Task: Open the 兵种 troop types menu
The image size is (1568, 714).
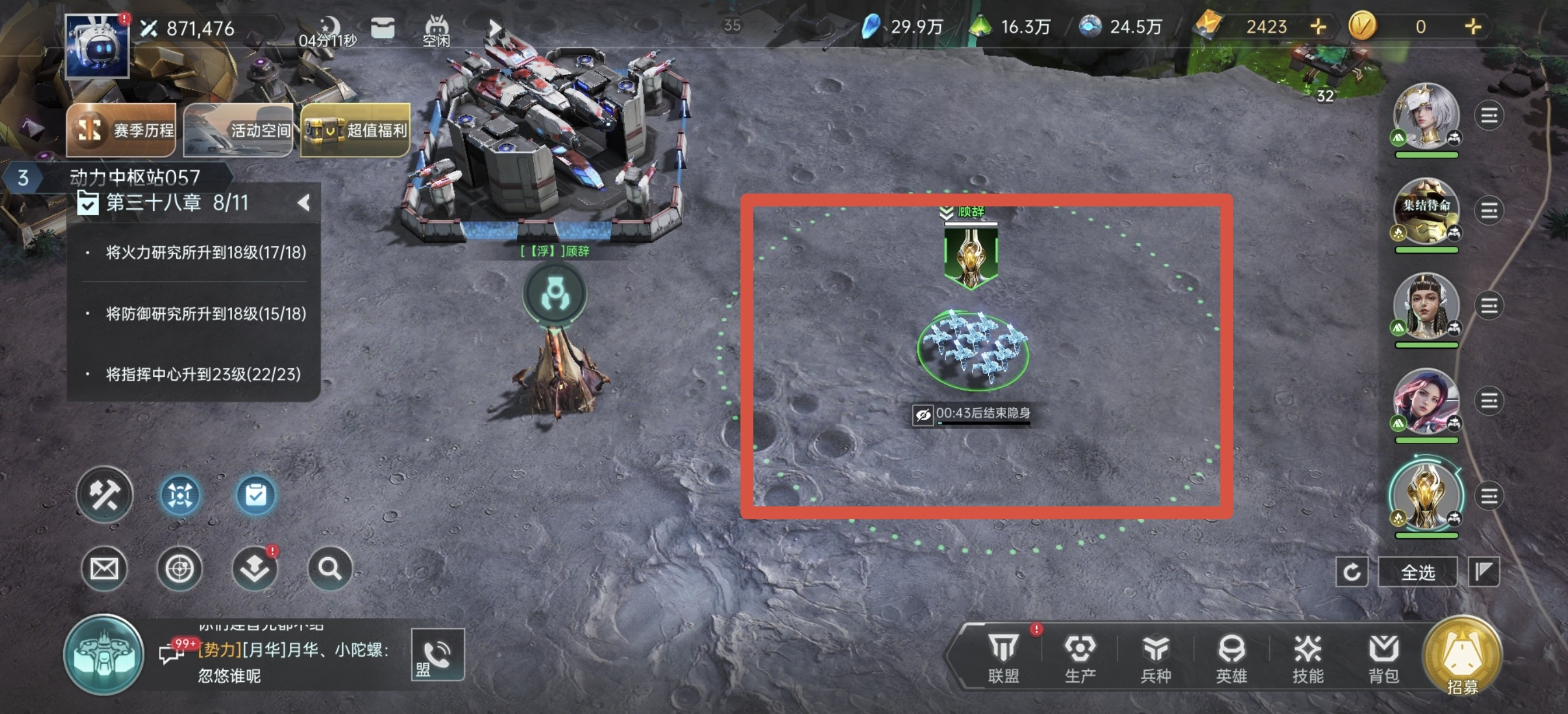Action: [1156, 657]
